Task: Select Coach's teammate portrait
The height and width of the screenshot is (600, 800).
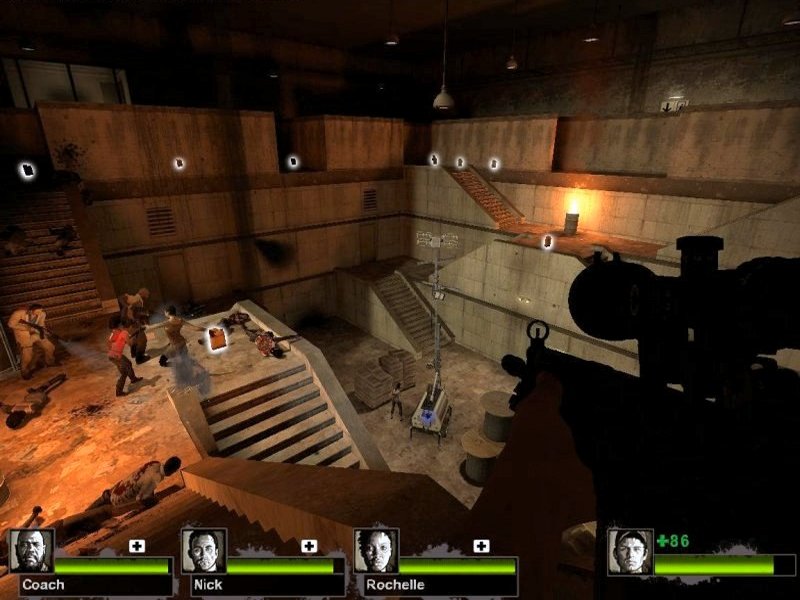Action: coord(30,550)
